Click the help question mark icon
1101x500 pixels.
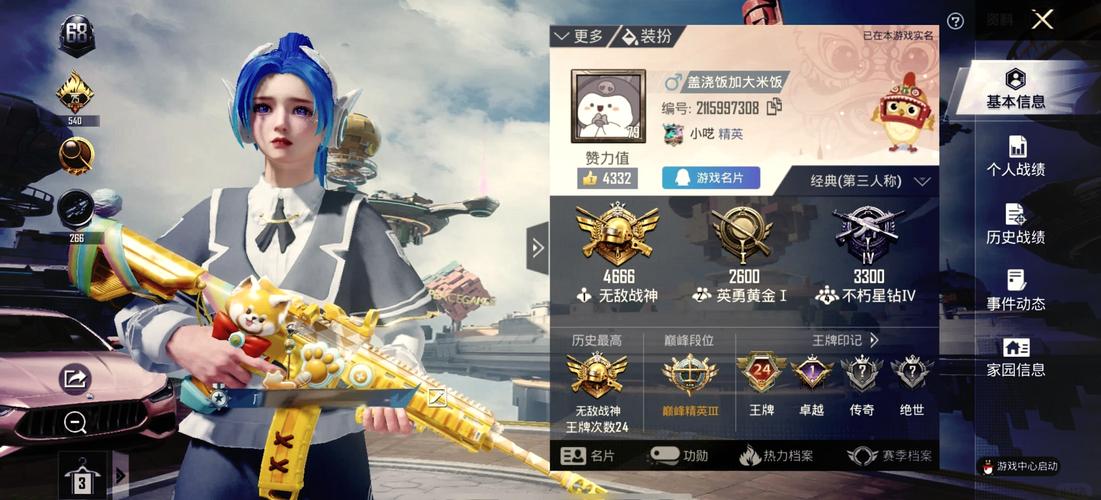955,21
